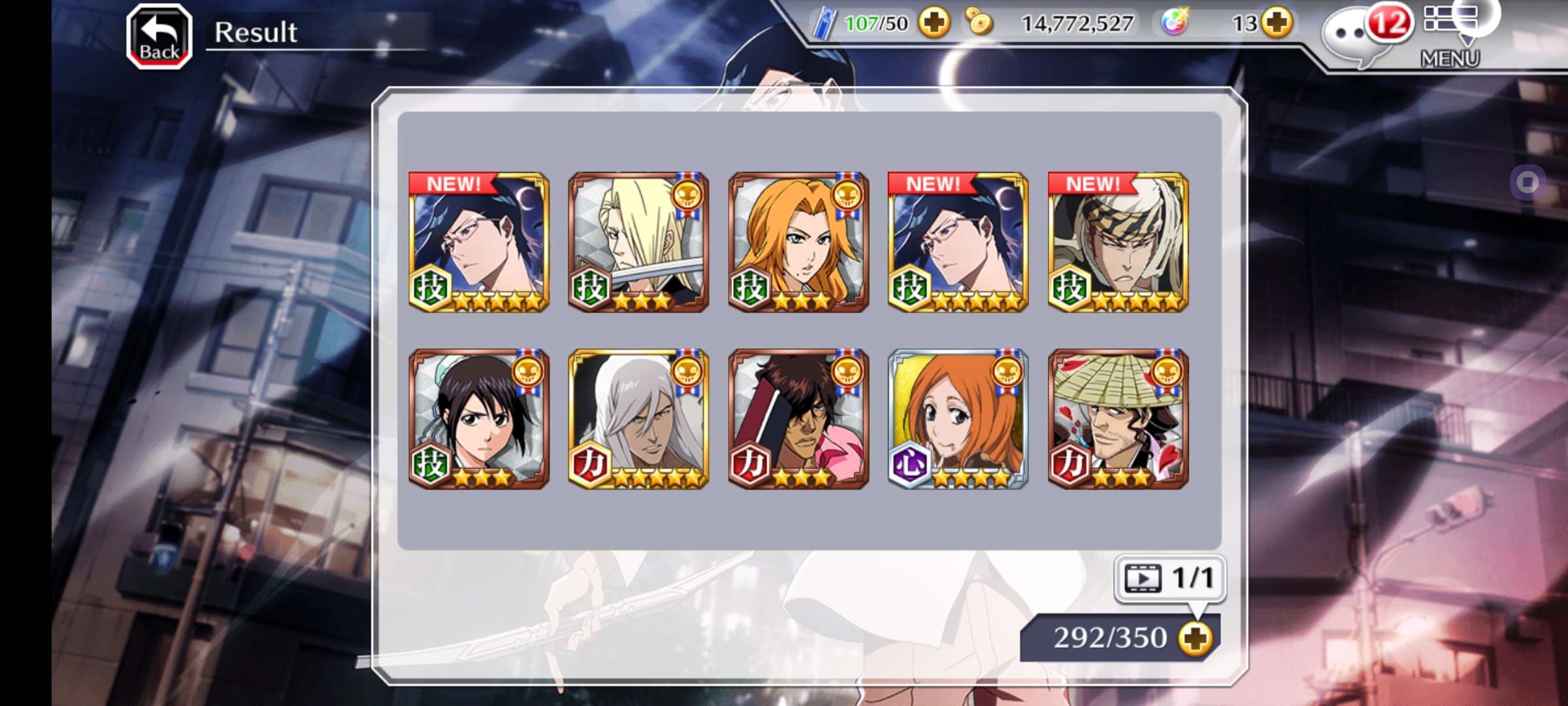Select the black-haired Soi Fon card
This screenshot has height=706, width=1568.
click(479, 418)
